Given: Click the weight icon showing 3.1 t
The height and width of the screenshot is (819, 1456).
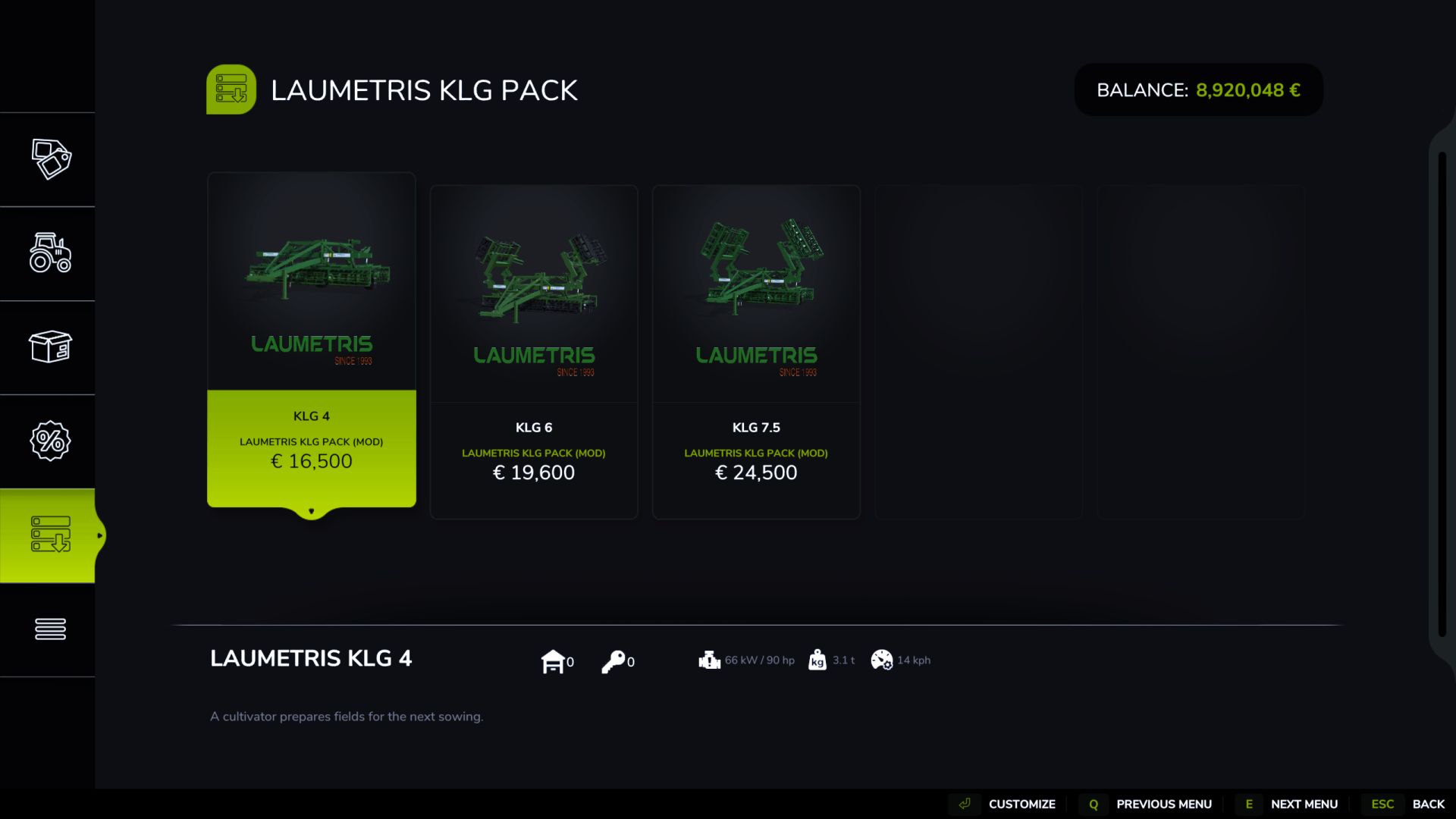Looking at the screenshot, I should coord(817,661).
